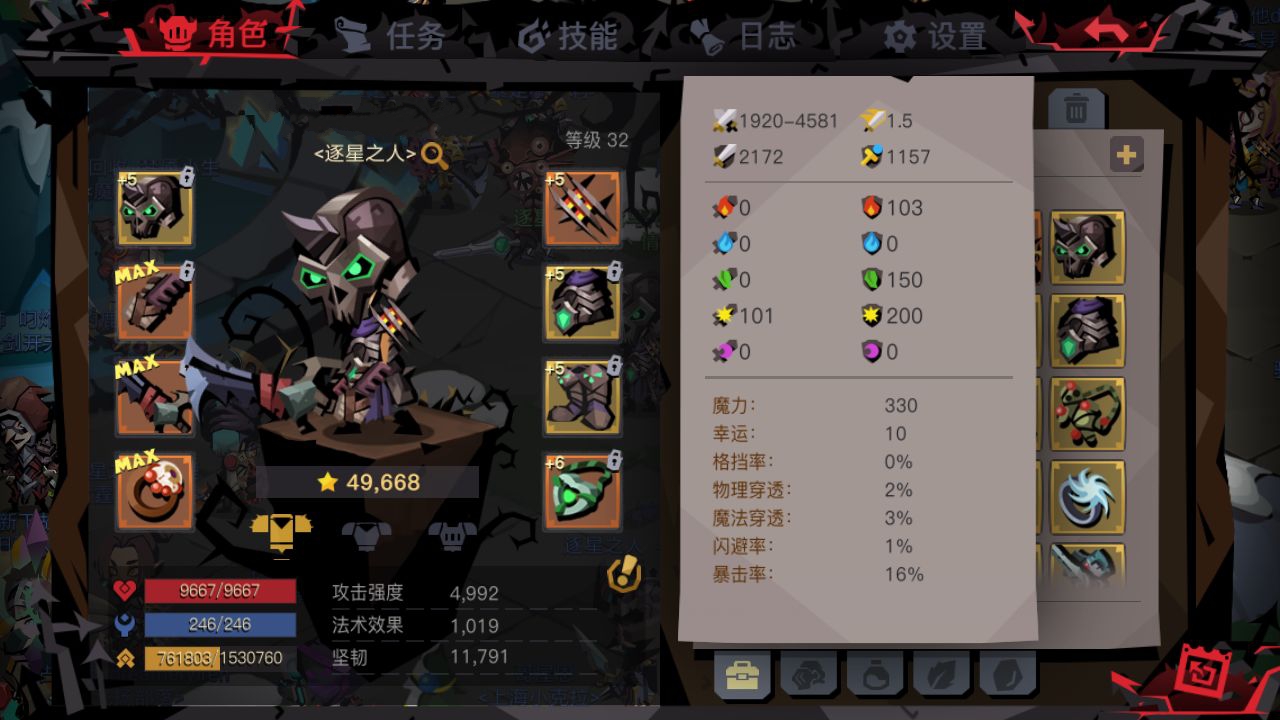Toggle the lock on the +5 helmet slot
The image size is (1280, 720).
(190, 176)
